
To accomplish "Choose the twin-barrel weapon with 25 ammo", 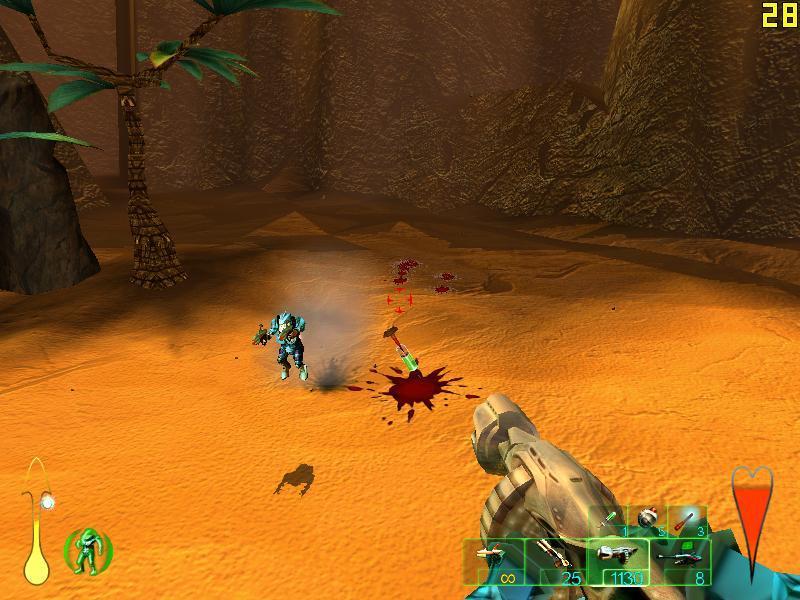I will click(555, 562).
